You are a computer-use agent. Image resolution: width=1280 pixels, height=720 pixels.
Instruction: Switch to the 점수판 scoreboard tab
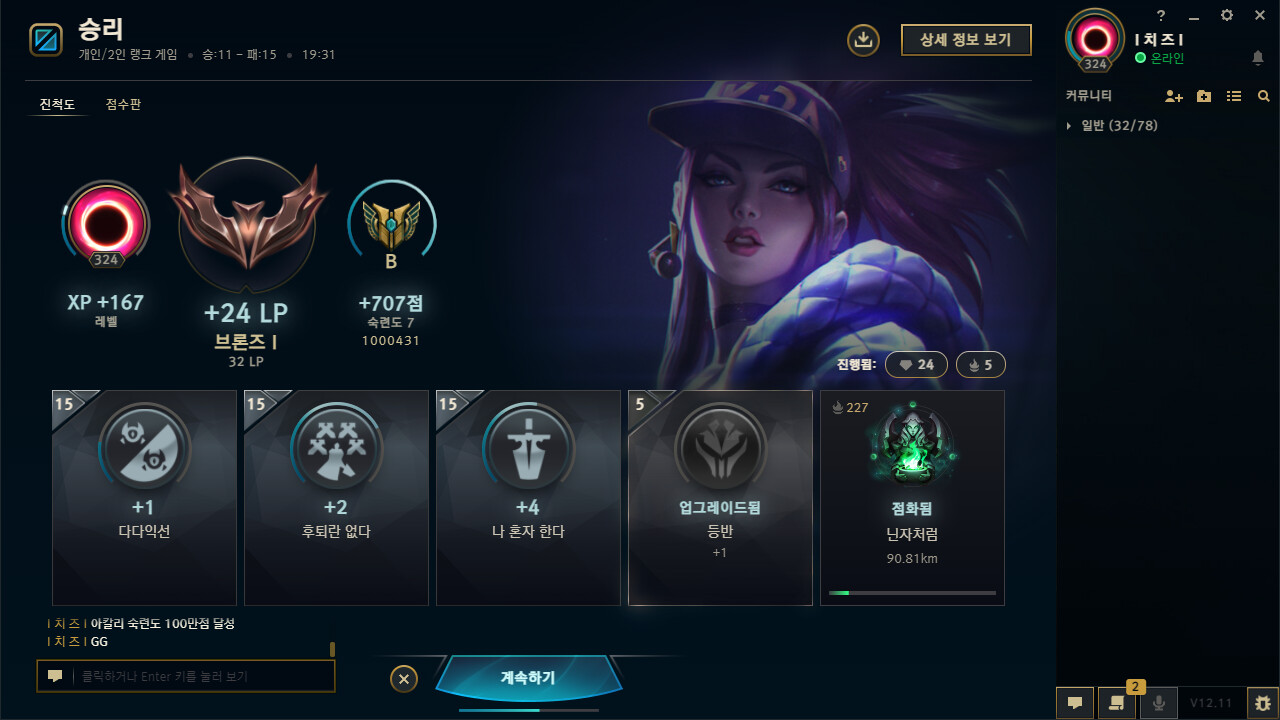[x=123, y=104]
